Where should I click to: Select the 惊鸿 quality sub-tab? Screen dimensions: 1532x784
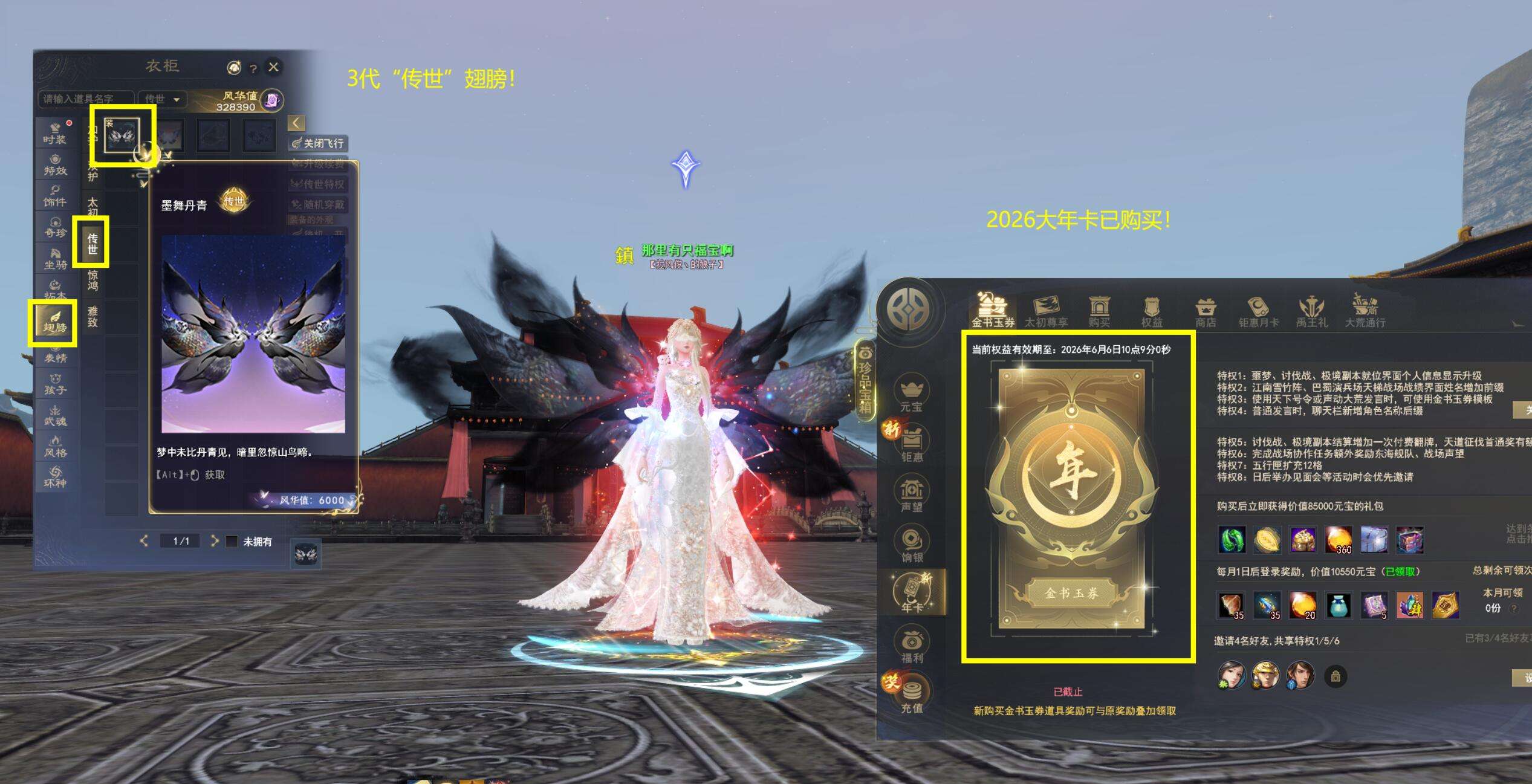coord(93,280)
